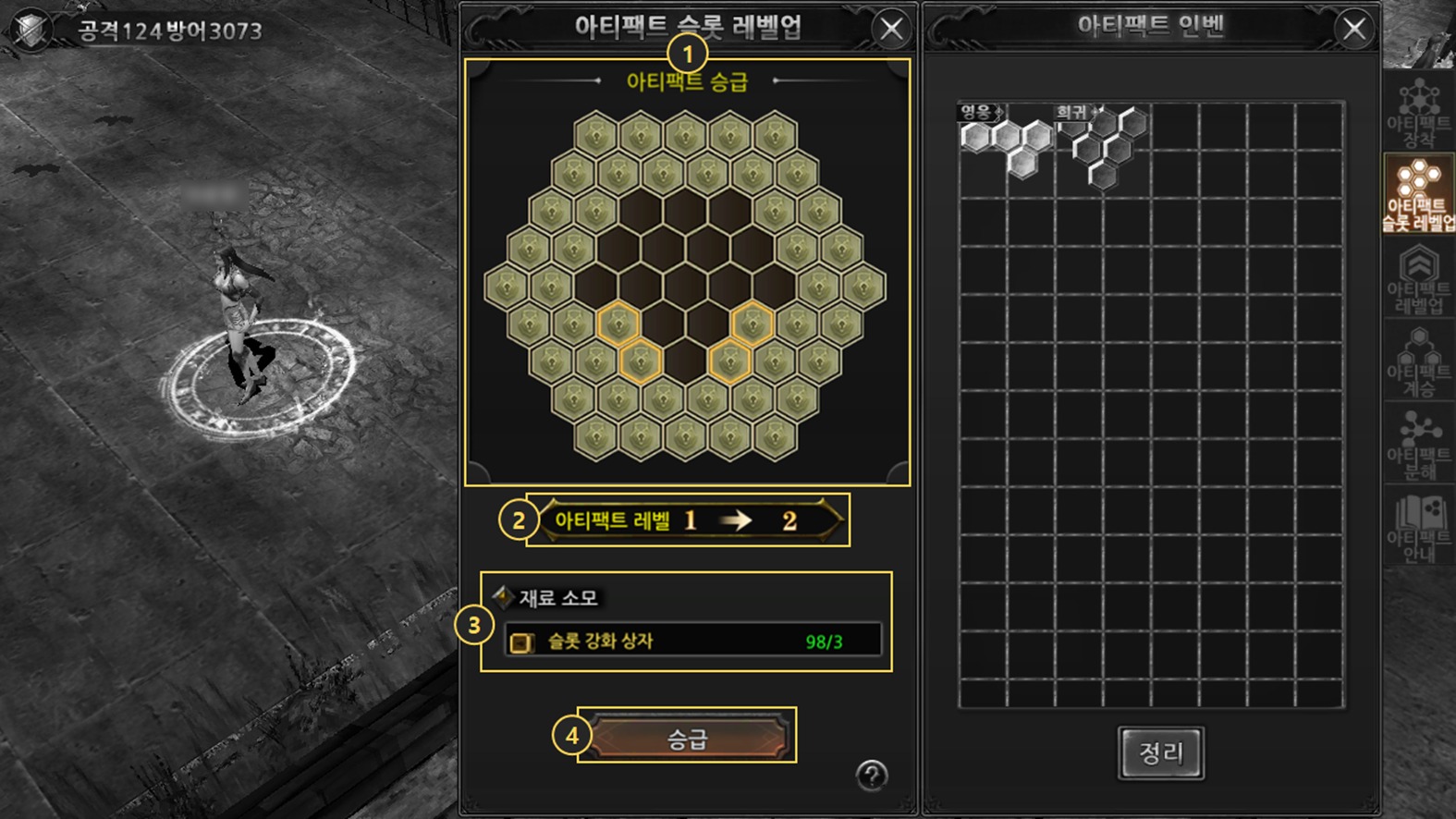
Task: Switch to the 아티팩트 장착 tab
Action: 1418,115
